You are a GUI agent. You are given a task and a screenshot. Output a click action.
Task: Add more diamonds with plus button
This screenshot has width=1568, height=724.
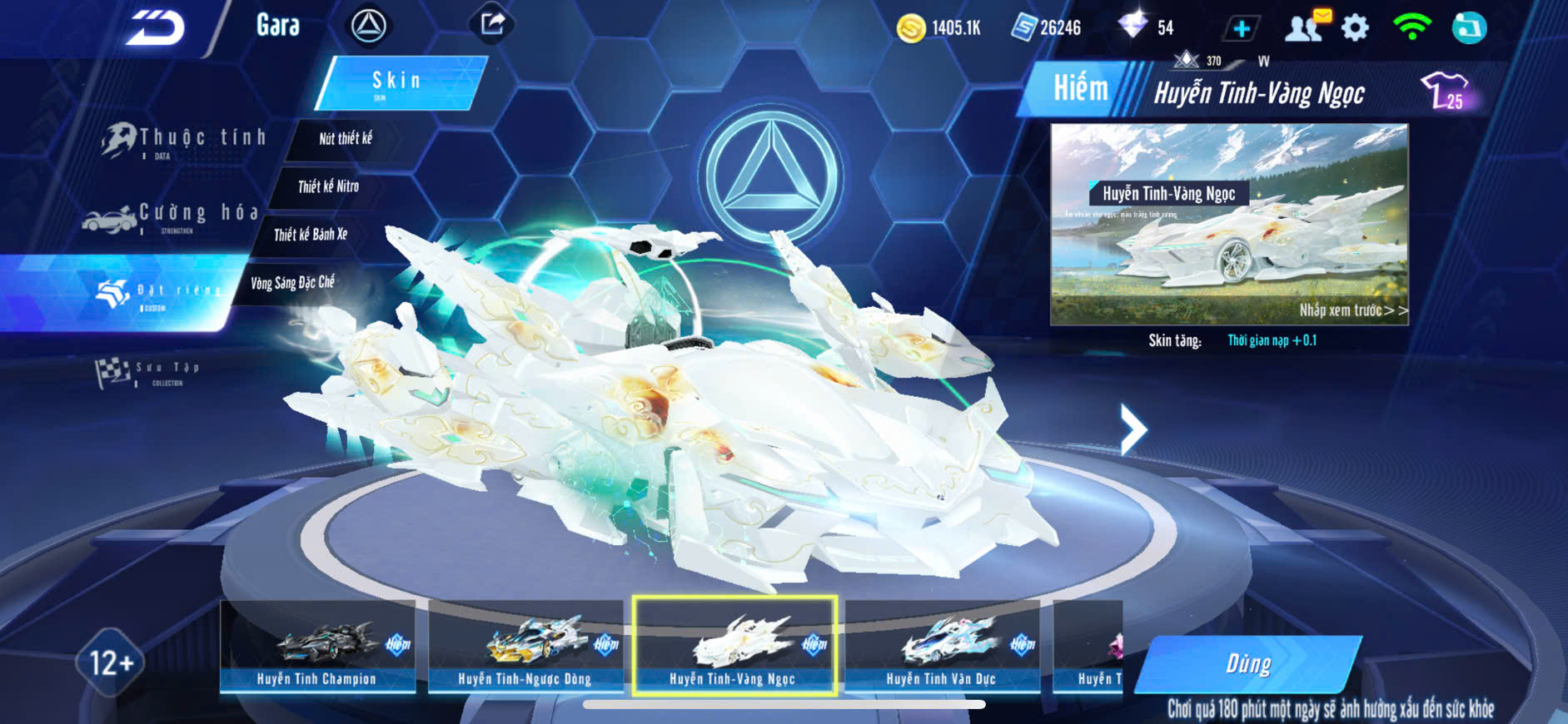pos(1241,29)
